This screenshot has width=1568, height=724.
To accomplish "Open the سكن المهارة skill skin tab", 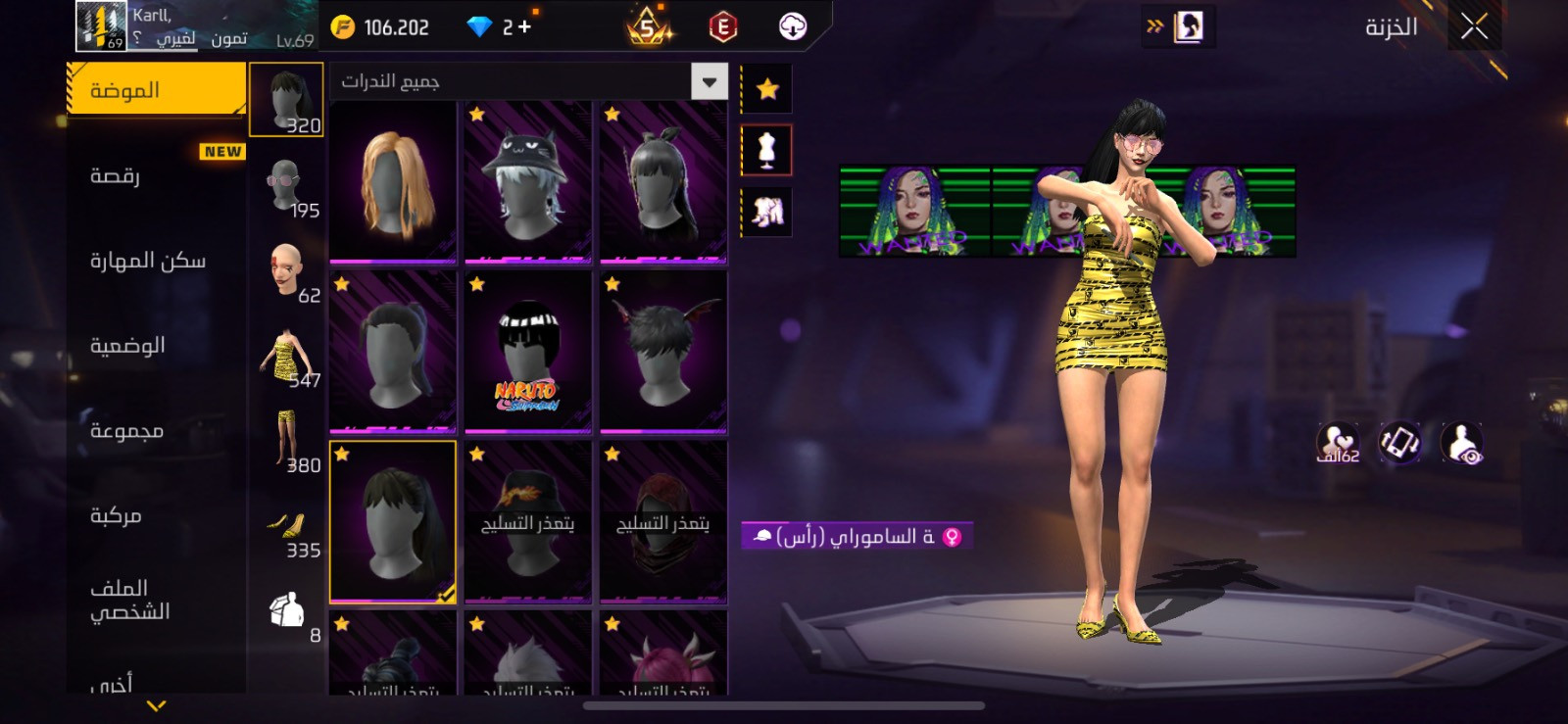I will coord(148,261).
